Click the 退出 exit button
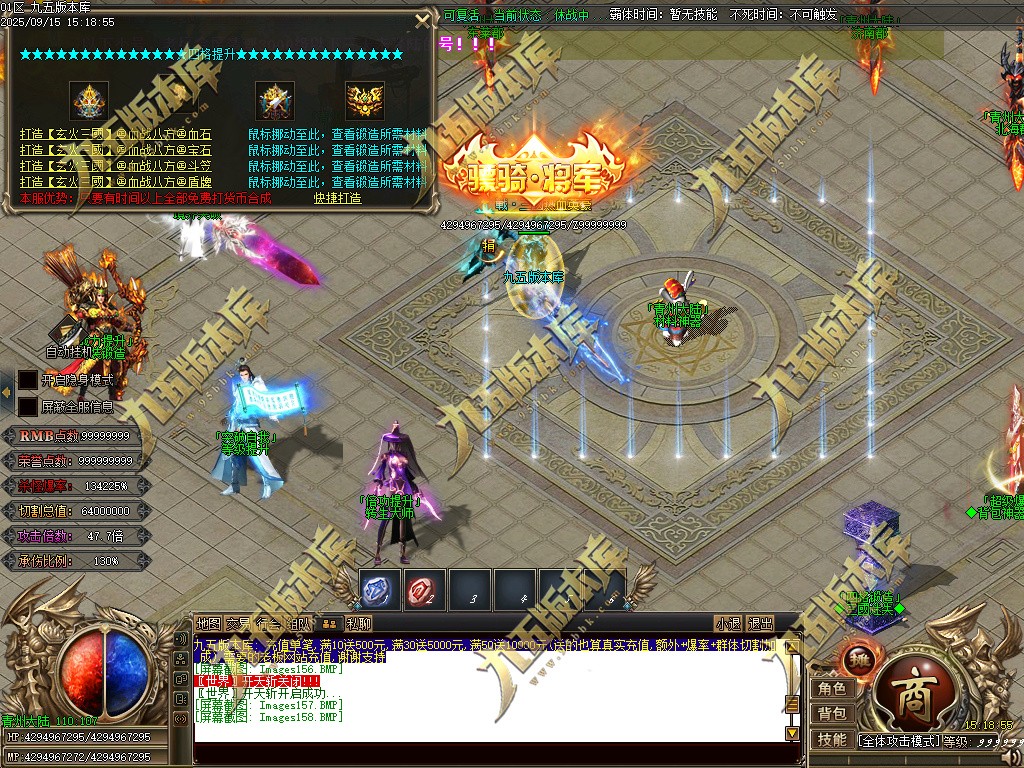Screen dimensions: 1024x768 760,624
